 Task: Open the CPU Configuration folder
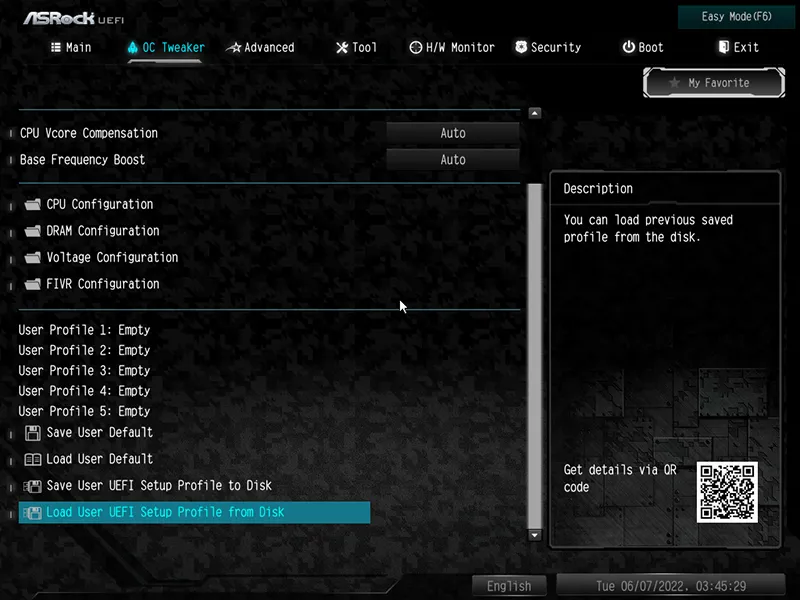tap(99, 204)
